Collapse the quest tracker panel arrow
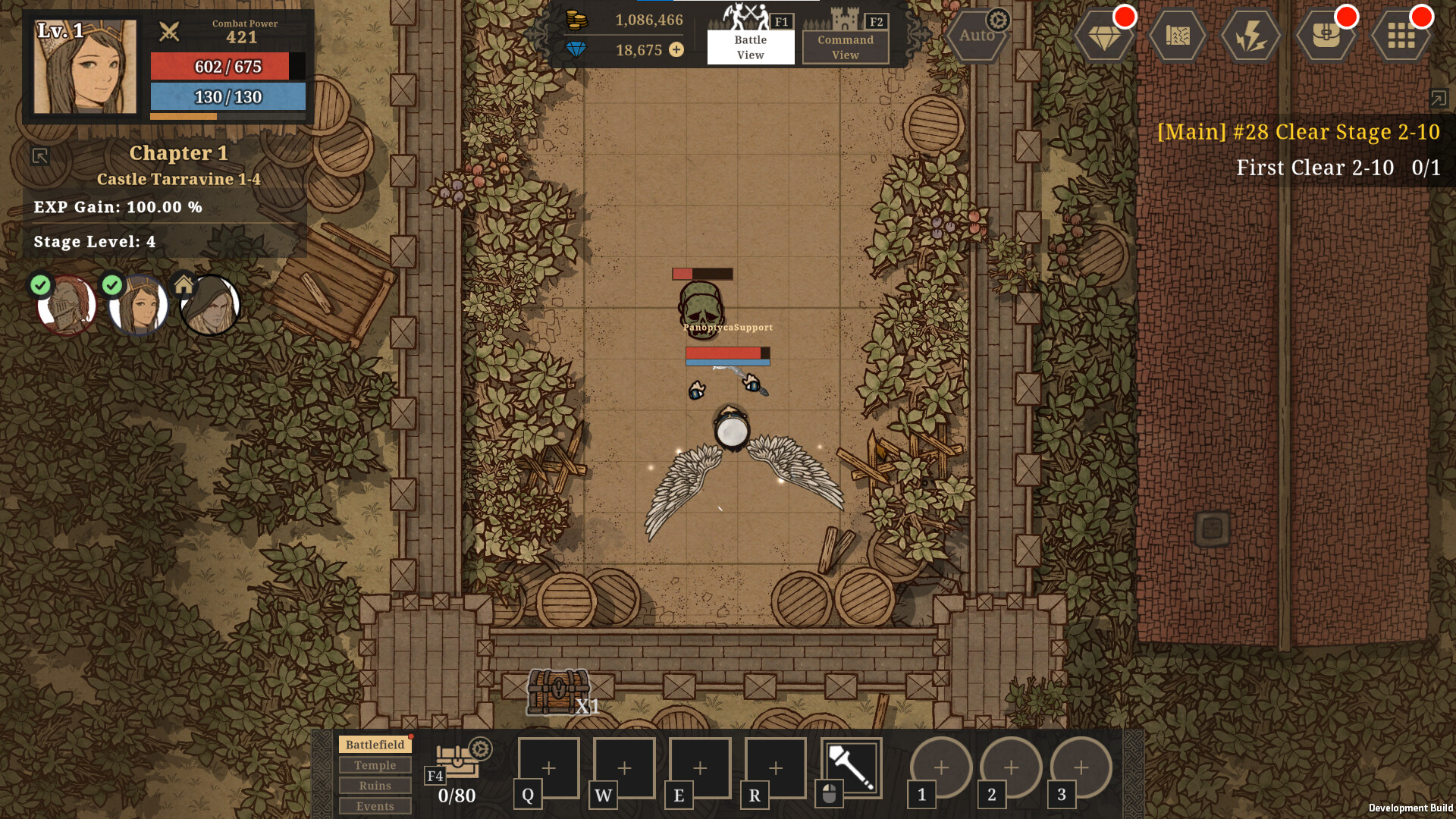The width and height of the screenshot is (1456, 819). (x=1438, y=98)
